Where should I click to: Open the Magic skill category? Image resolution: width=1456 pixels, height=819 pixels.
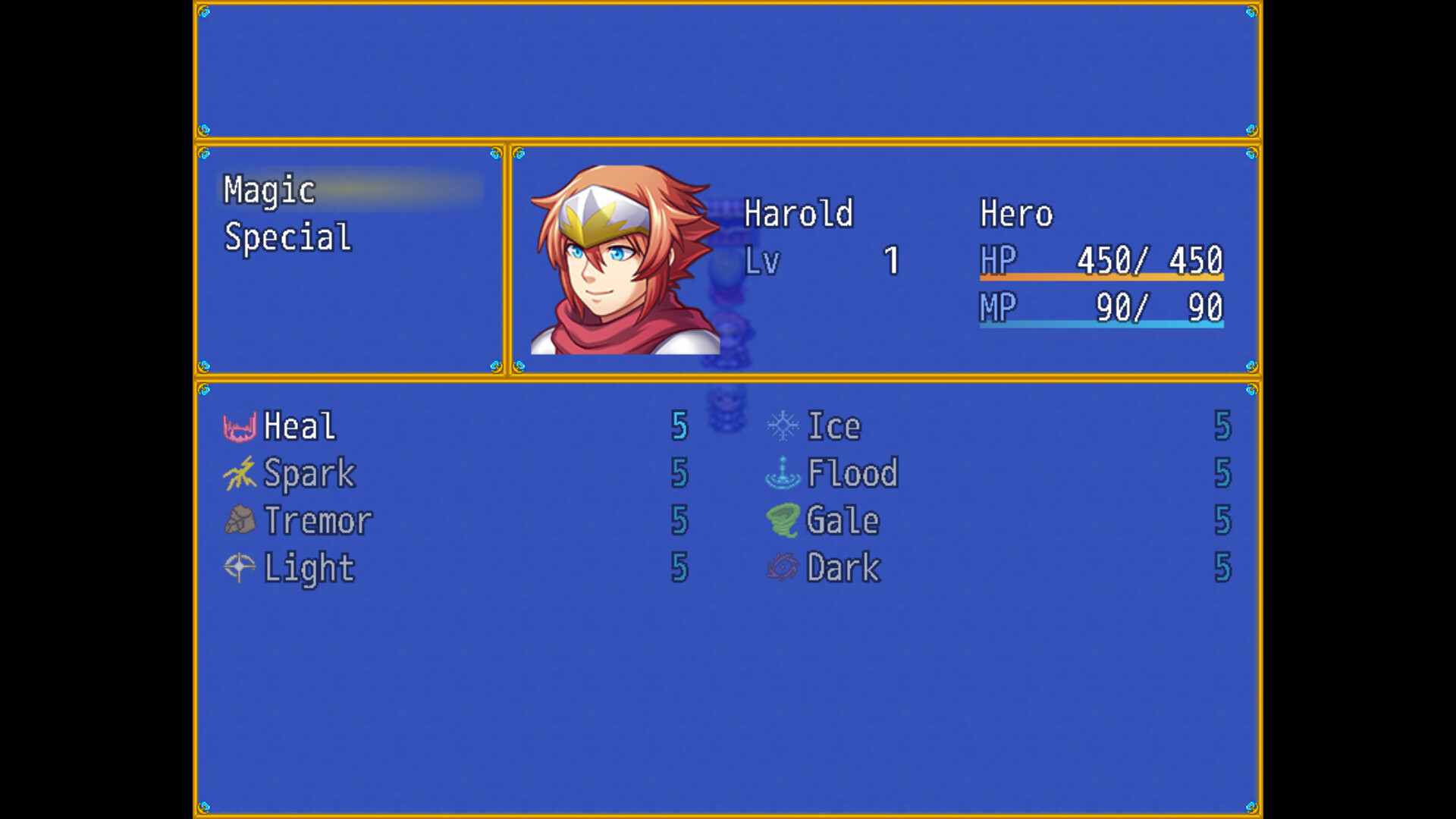click(269, 190)
